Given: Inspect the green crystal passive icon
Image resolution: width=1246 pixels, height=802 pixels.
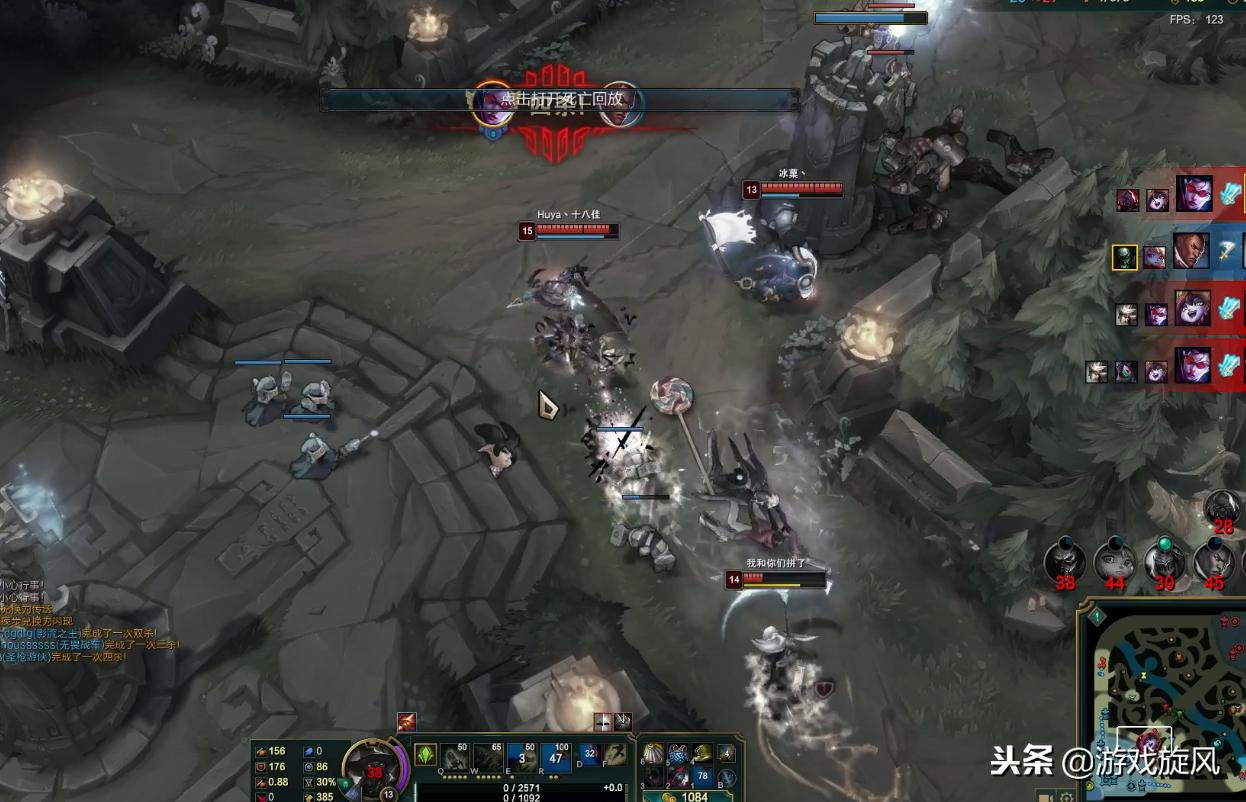Looking at the screenshot, I should point(425,754).
